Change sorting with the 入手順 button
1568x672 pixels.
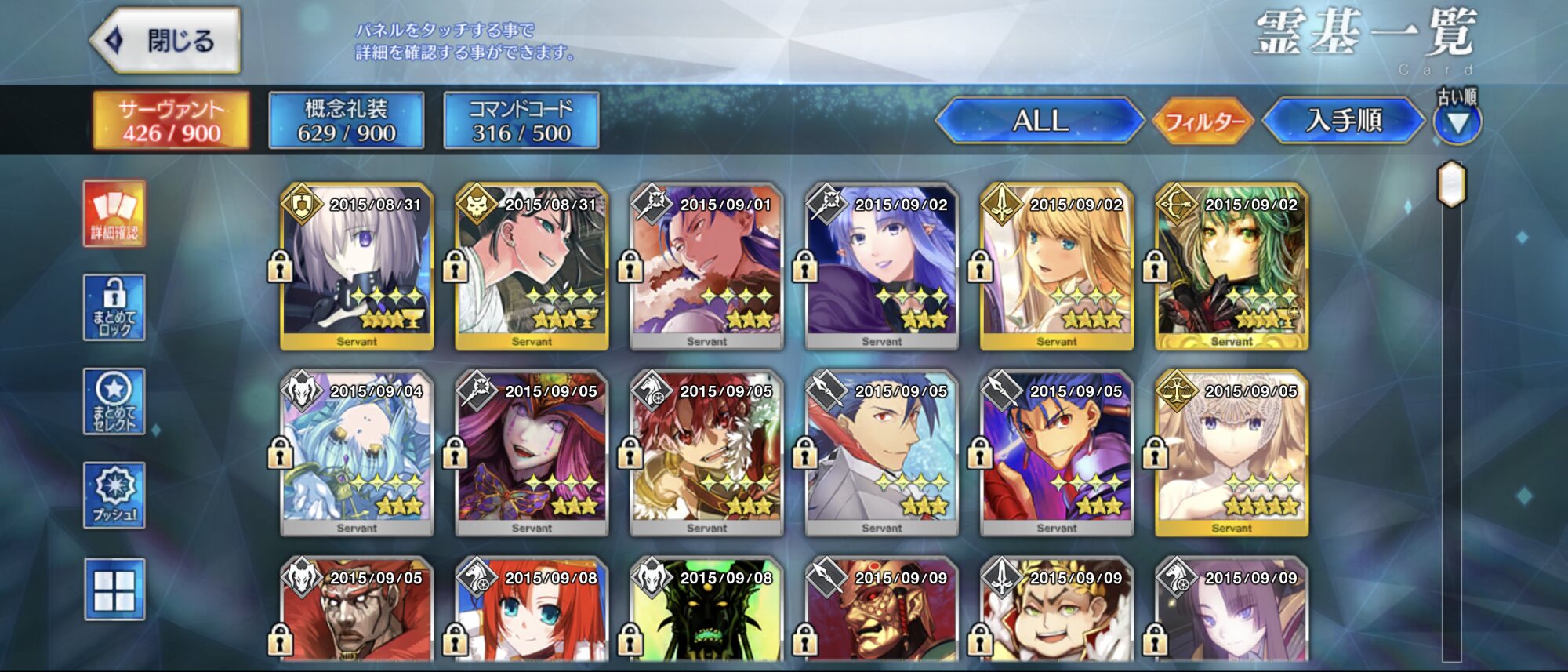point(1343,121)
